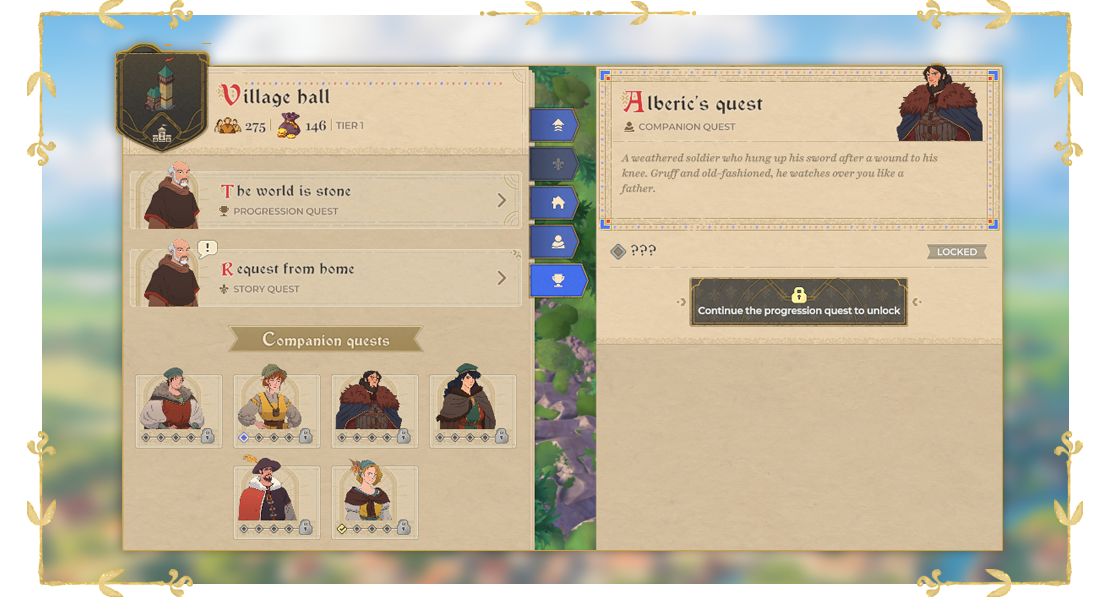Open The world is stone progression quest
This screenshot has height=613, width=1096.
[x=325, y=200]
